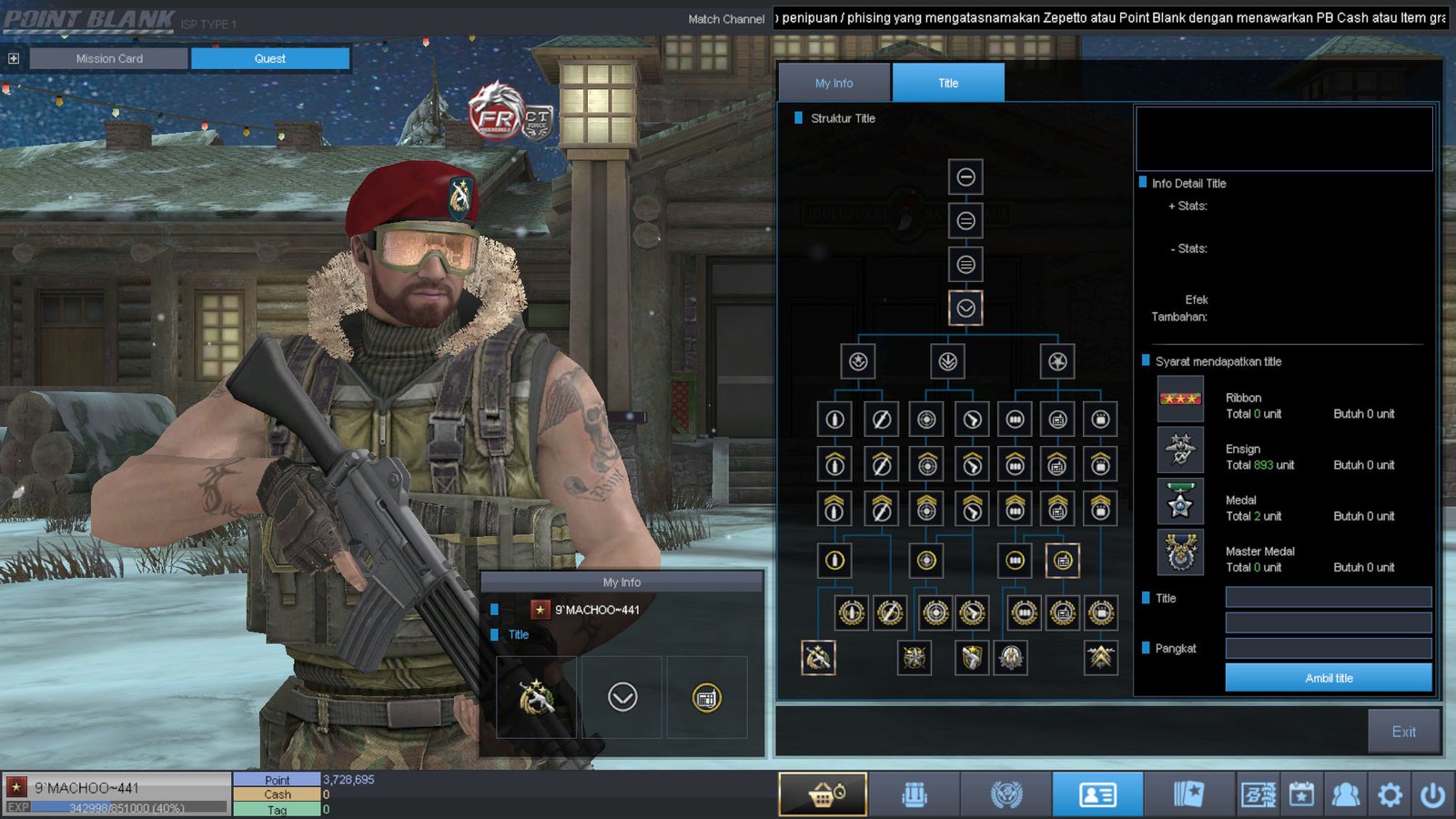
Task: Open the gear settings icon
Action: click(x=1390, y=794)
